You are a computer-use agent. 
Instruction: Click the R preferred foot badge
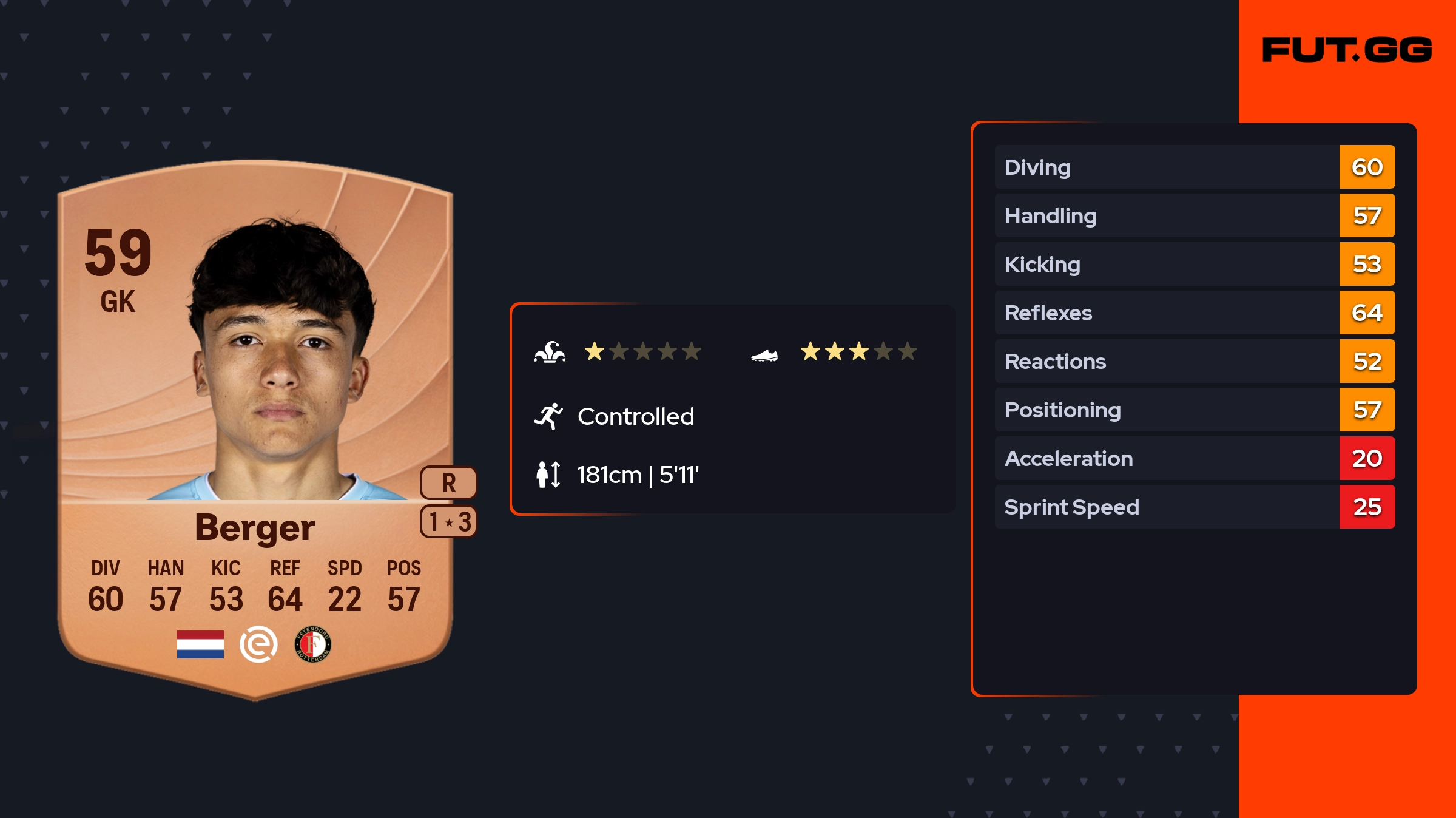448,483
